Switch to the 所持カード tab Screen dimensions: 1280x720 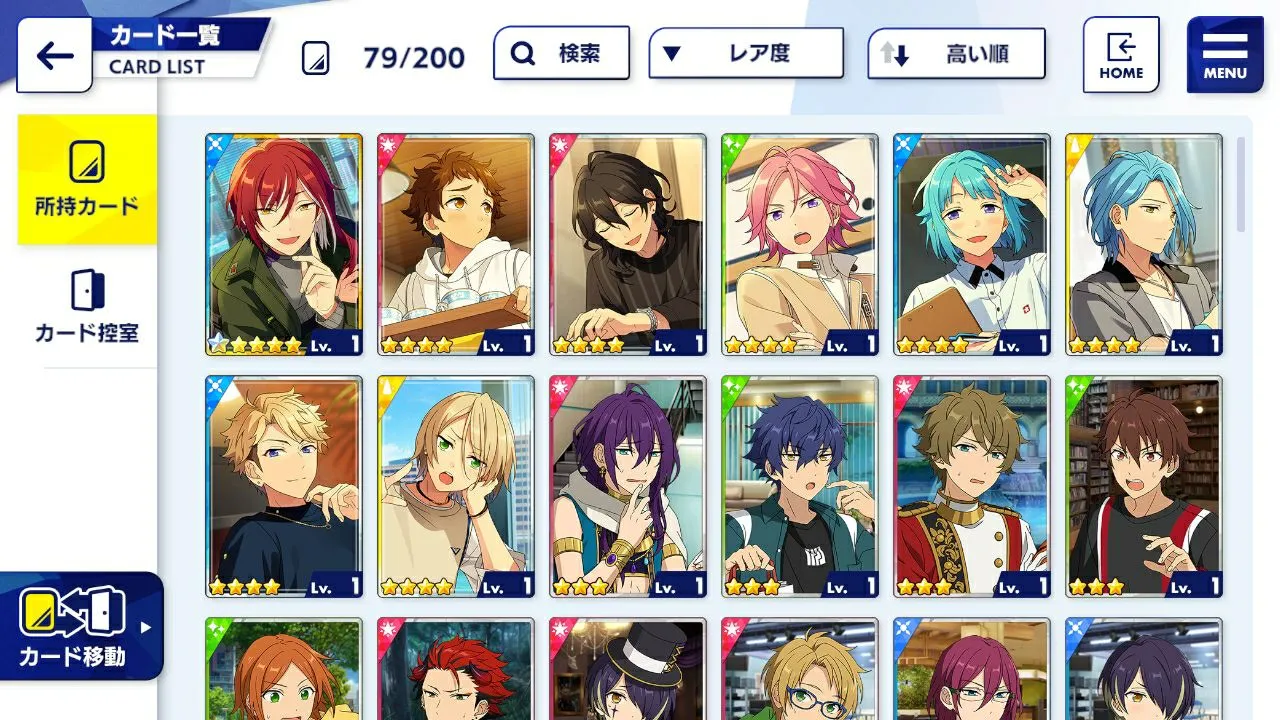click(x=87, y=180)
